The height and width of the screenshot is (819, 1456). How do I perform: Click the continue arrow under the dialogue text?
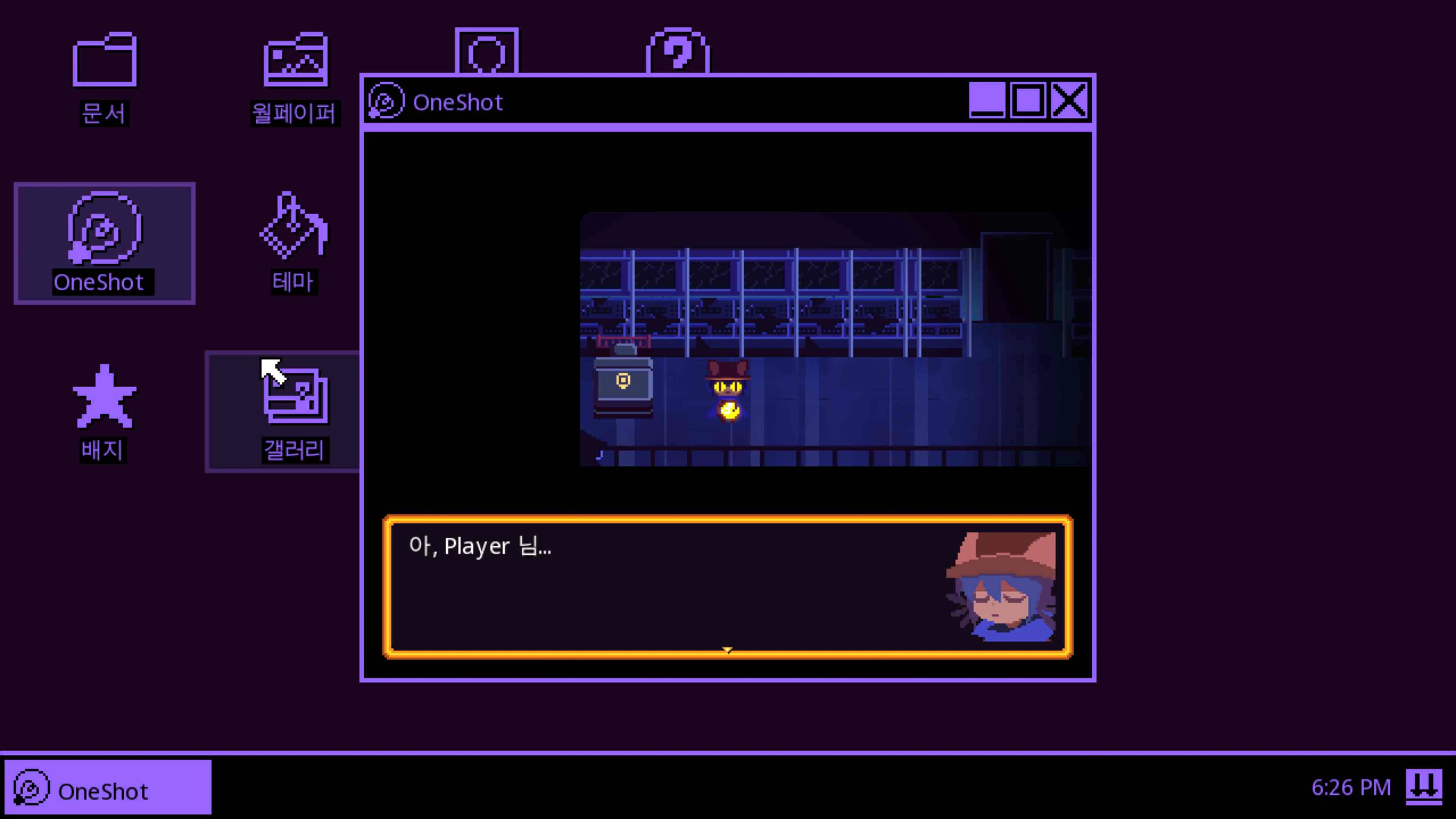(x=728, y=651)
